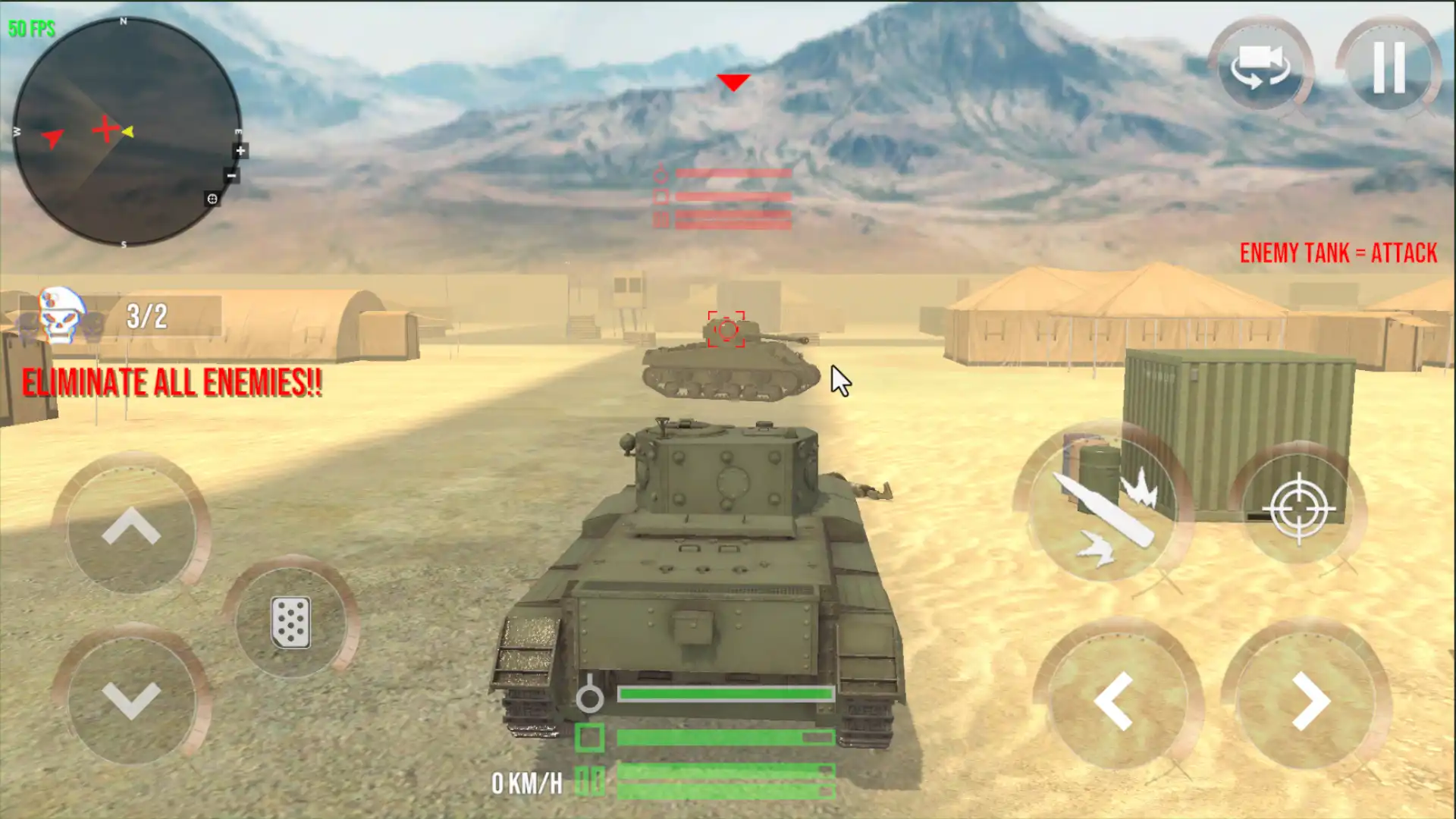Zoom out the minimap with minus

click(x=231, y=176)
